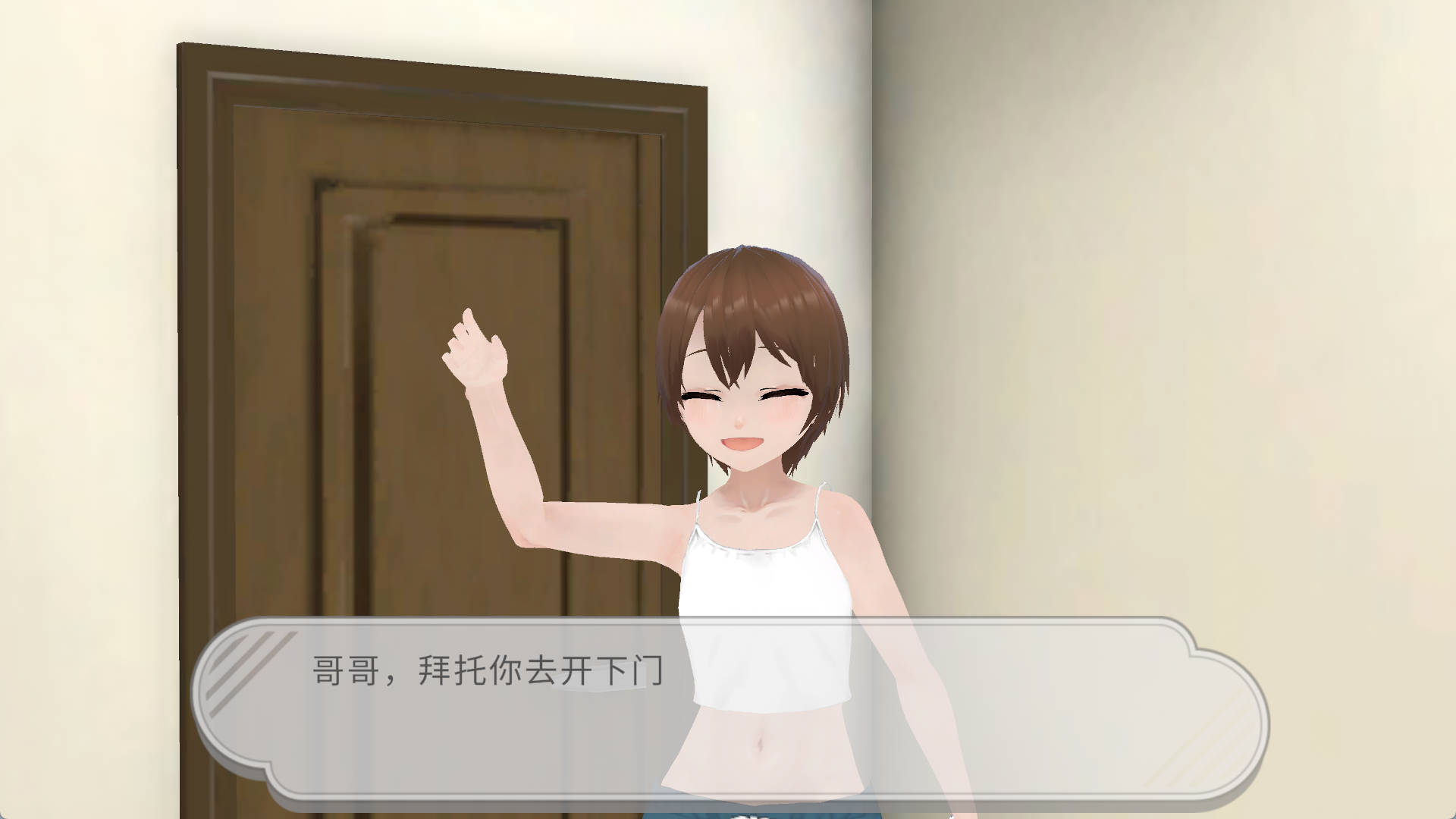This screenshot has height=819, width=1456.
Task: Select the wooden door
Action: 417,303
